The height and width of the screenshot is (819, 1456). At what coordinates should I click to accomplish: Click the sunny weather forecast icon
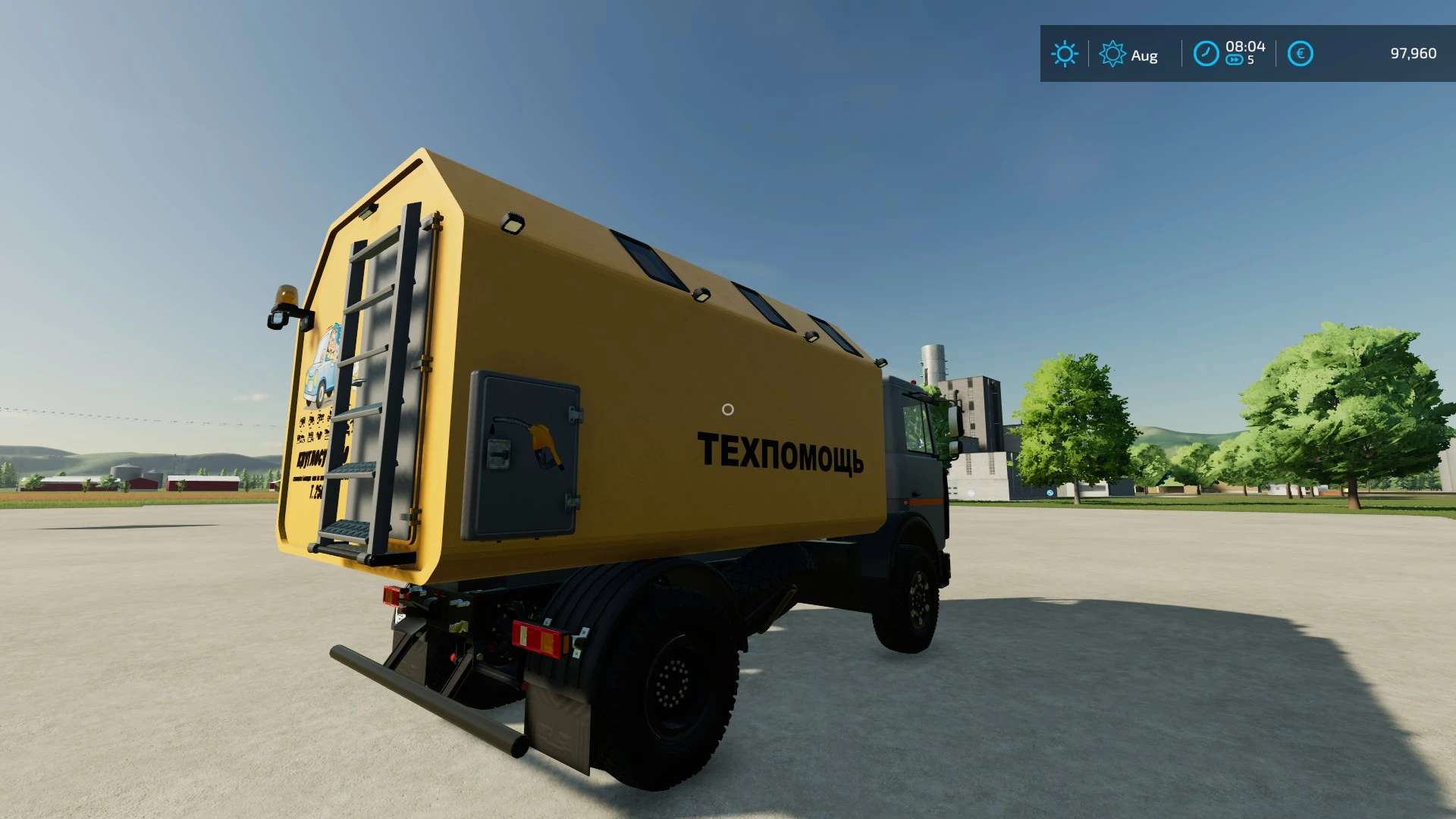(x=1064, y=54)
